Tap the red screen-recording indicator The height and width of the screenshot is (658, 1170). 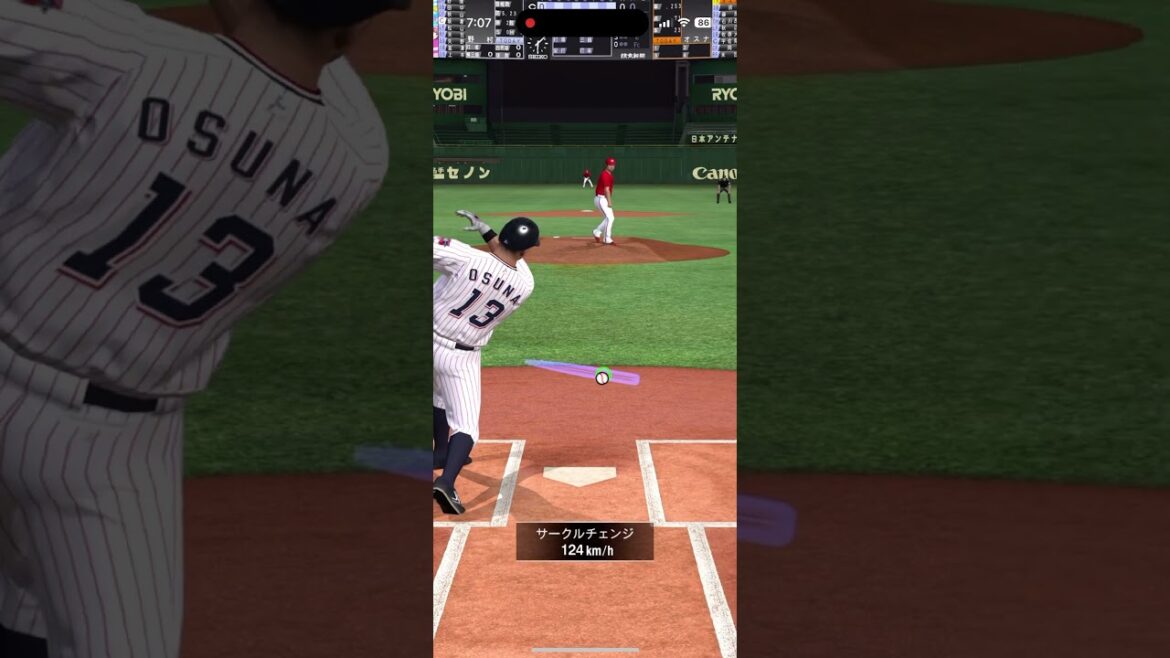pos(530,23)
